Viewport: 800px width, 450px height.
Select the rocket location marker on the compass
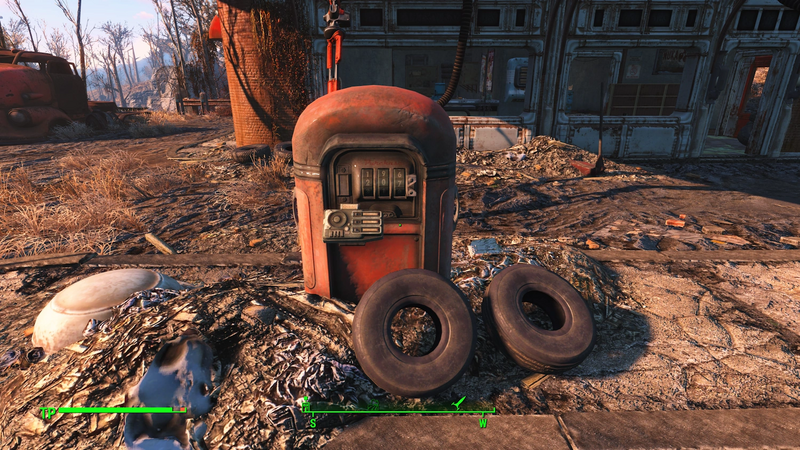459,402
